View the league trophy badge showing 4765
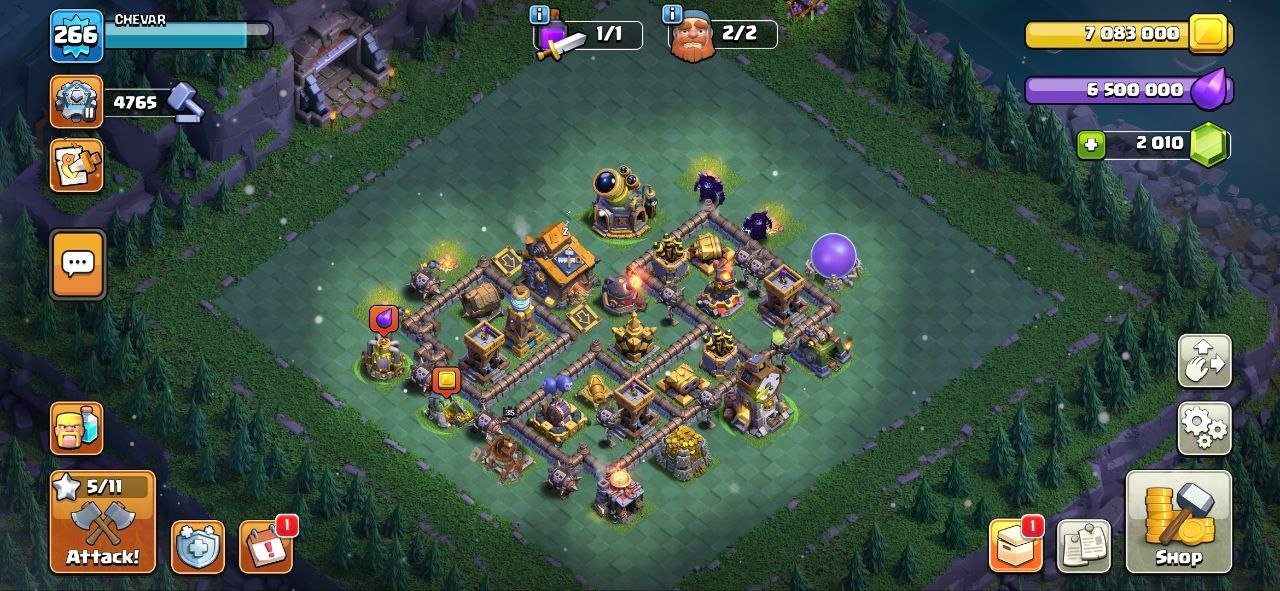This screenshot has height=591, width=1280. pos(77,102)
